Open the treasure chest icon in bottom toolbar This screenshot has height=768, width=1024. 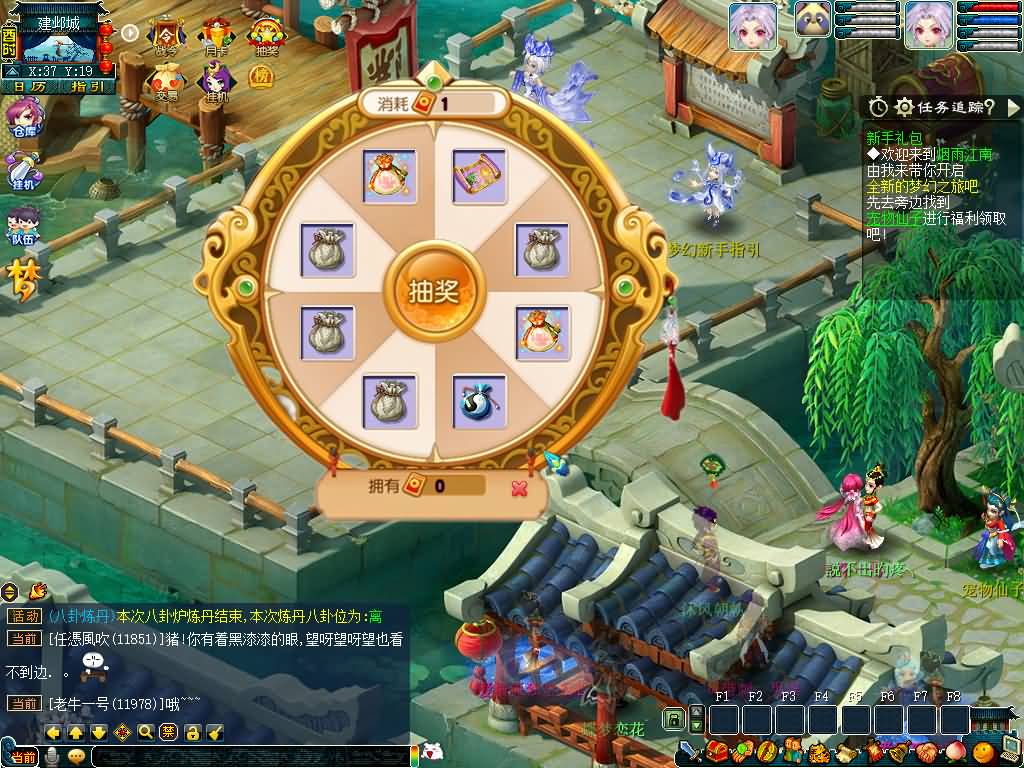(715, 750)
